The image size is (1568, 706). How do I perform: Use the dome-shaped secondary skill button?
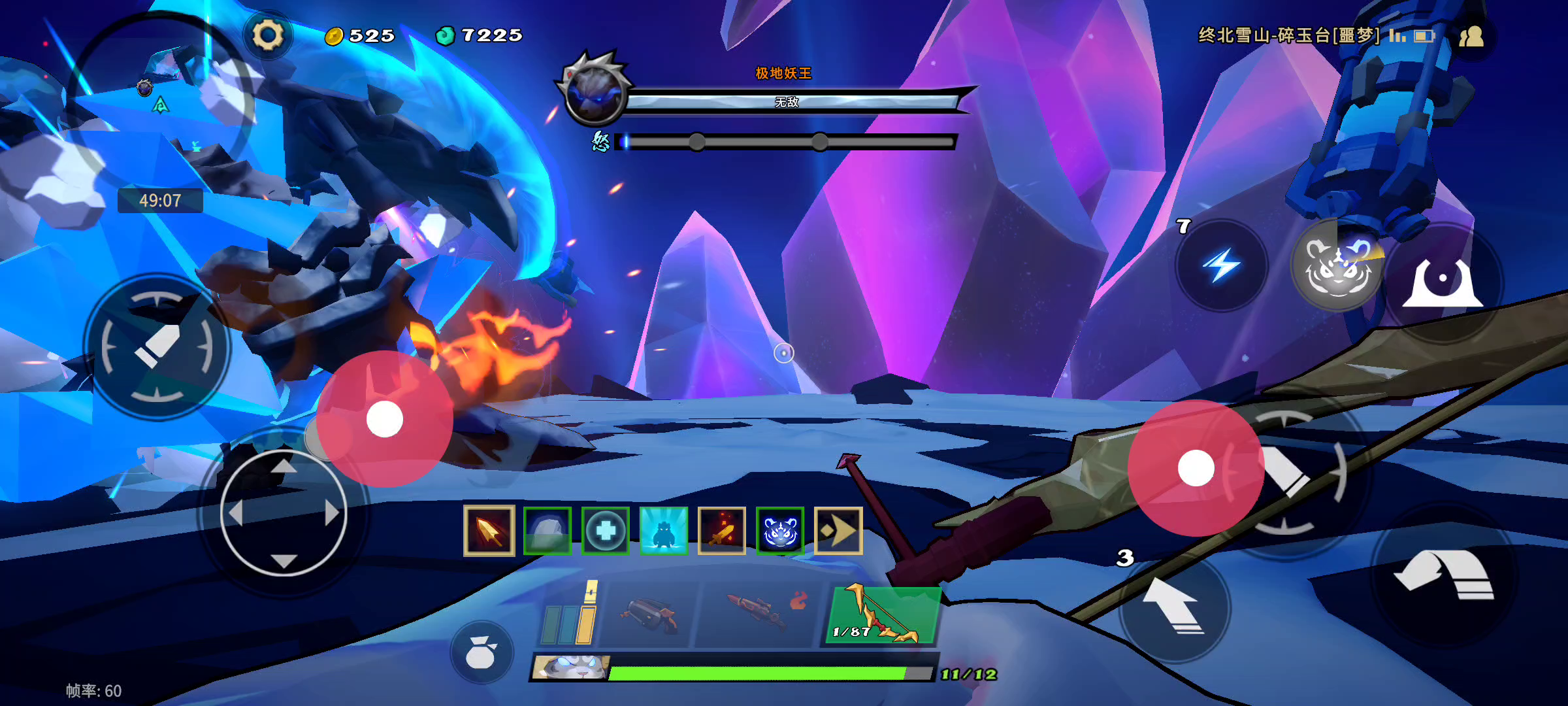click(x=1443, y=282)
